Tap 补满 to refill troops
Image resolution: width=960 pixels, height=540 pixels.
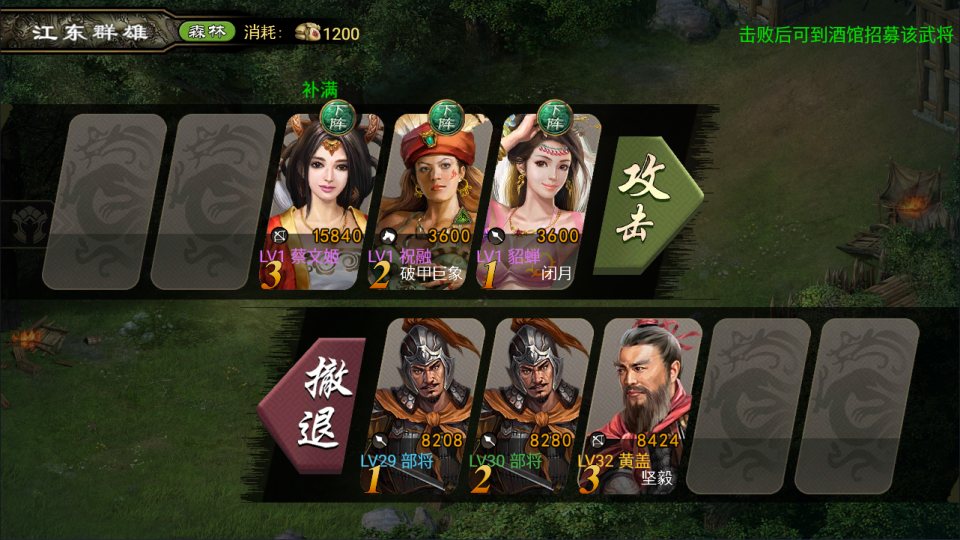(320, 89)
